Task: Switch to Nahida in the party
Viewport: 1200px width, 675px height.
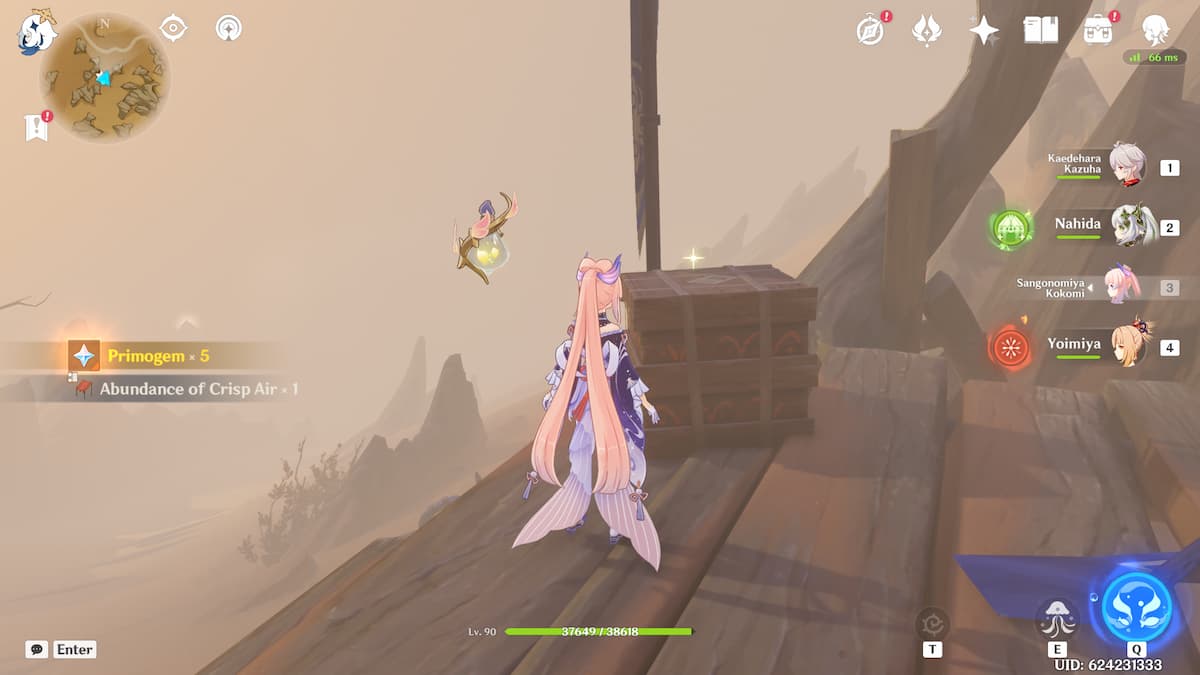Action: click(x=1128, y=224)
